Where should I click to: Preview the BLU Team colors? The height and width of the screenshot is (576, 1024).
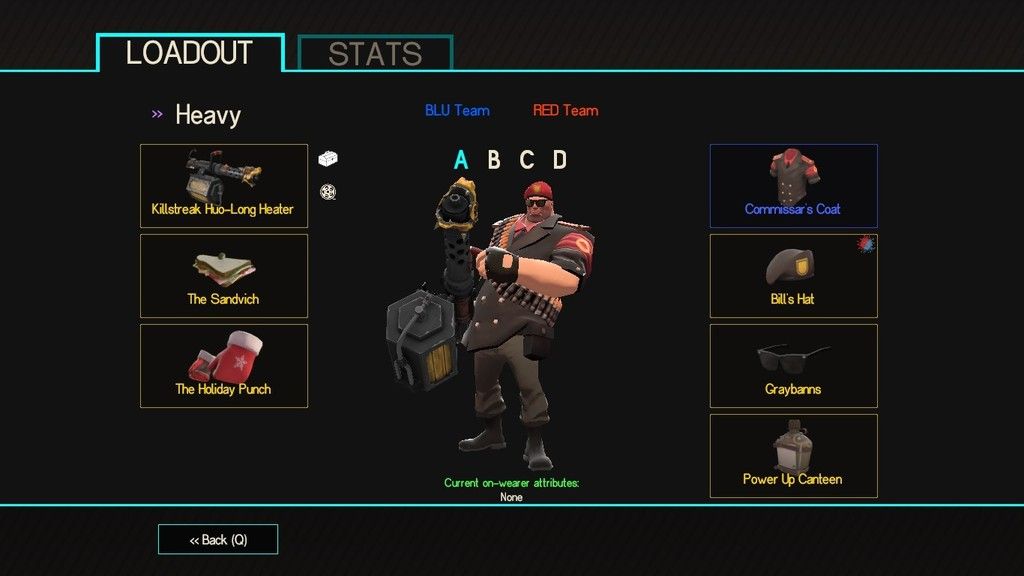tap(457, 110)
